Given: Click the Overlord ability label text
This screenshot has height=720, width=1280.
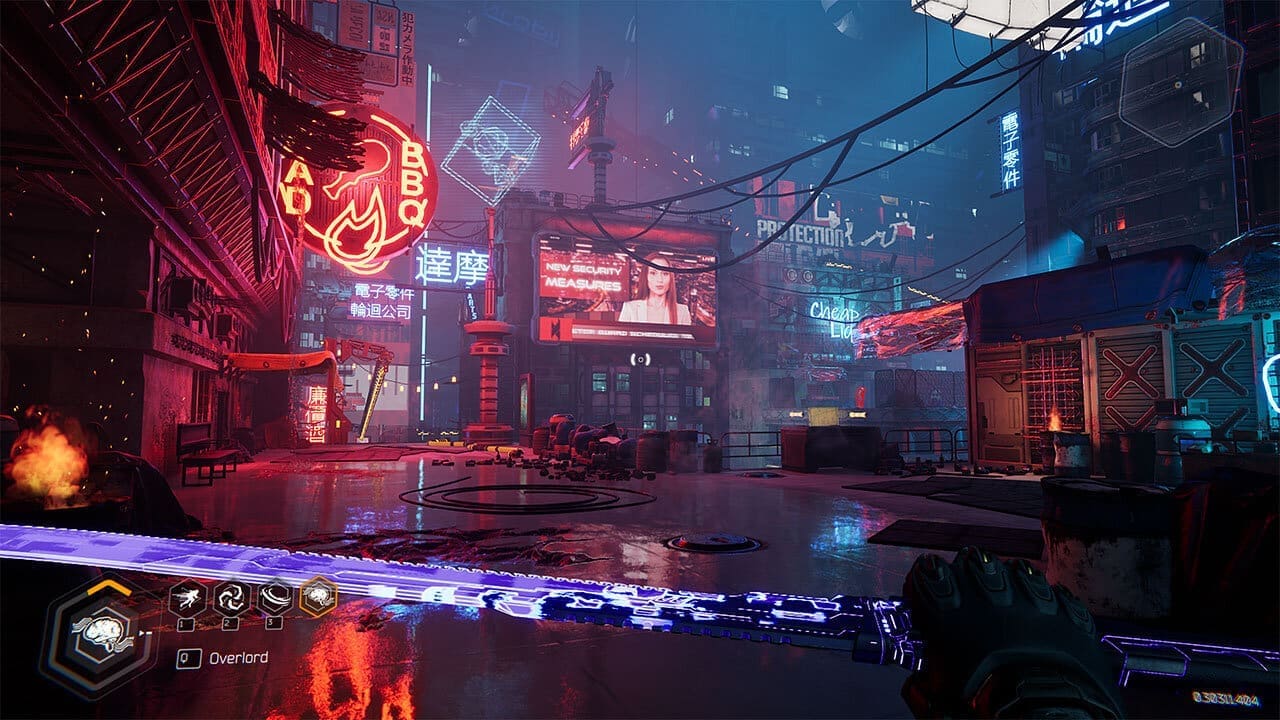Looking at the screenshot, I should coord(239,656).
